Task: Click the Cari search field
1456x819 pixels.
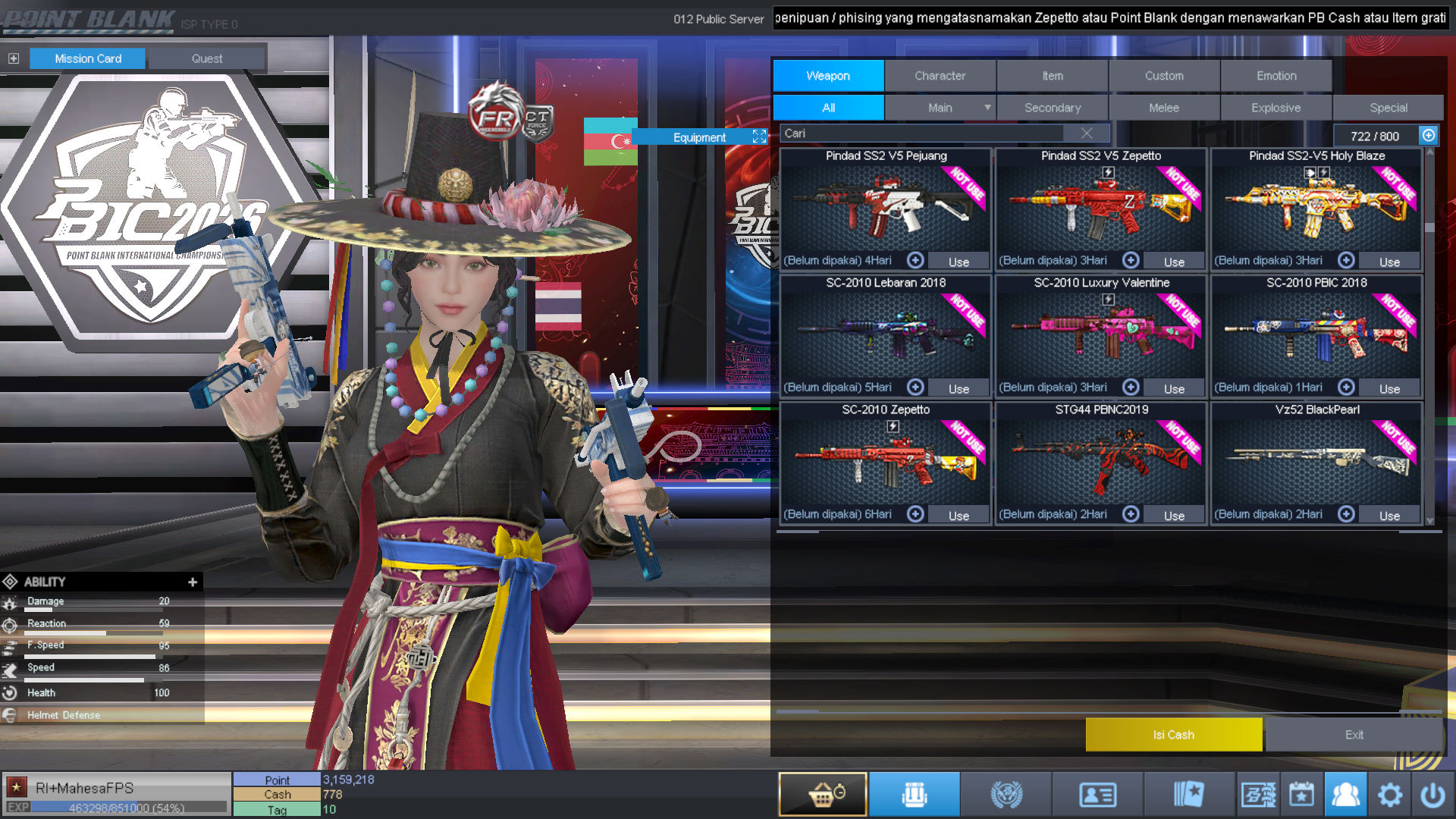Action: click(925, 133)
